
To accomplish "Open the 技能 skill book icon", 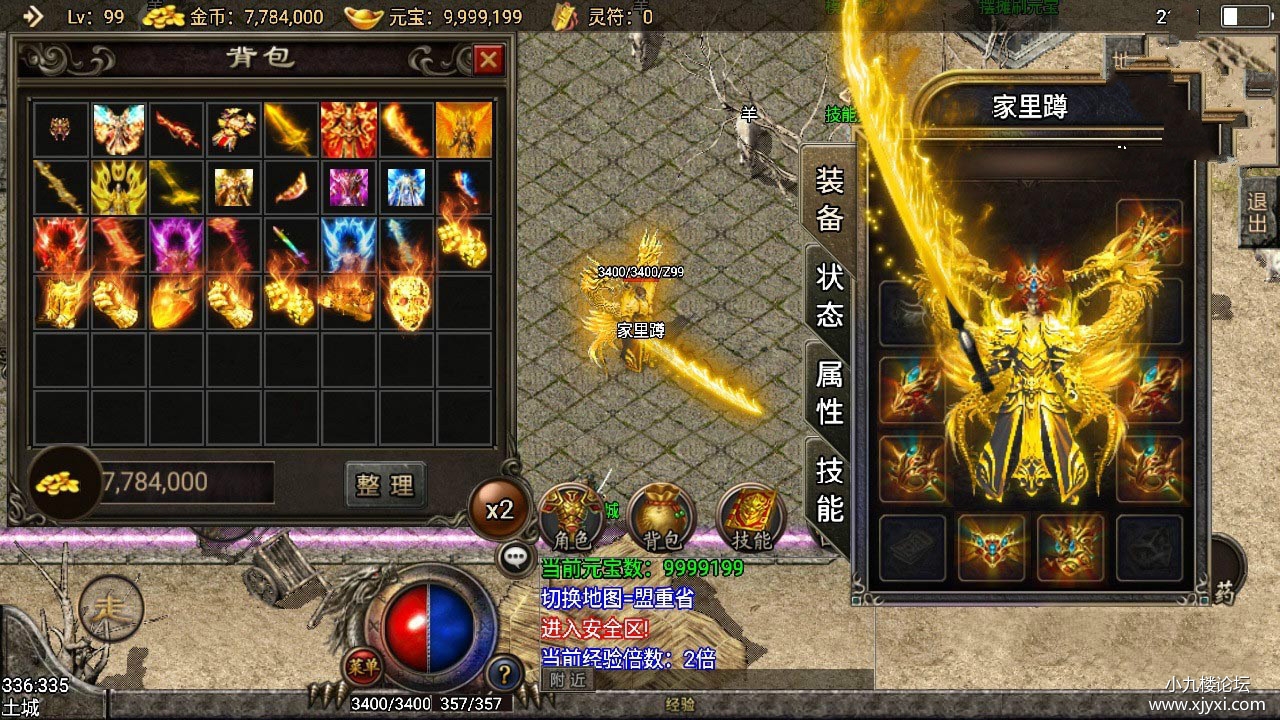I will click(751, 517).
